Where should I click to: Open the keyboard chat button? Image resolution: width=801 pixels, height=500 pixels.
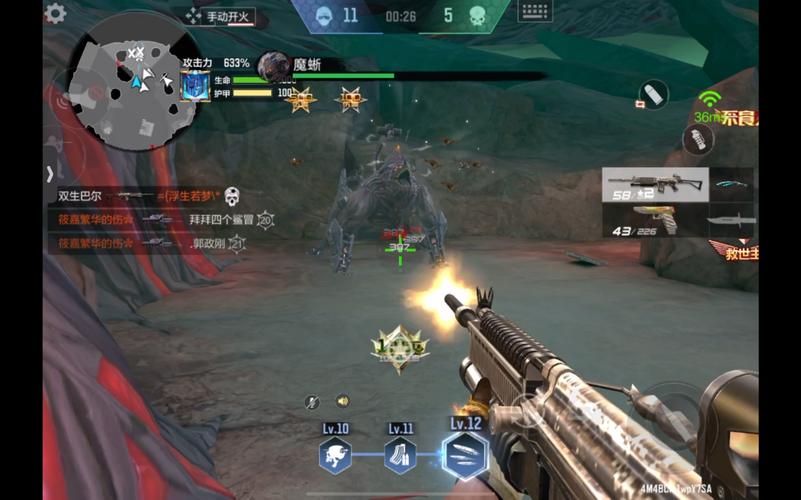[x=535, y=12]
